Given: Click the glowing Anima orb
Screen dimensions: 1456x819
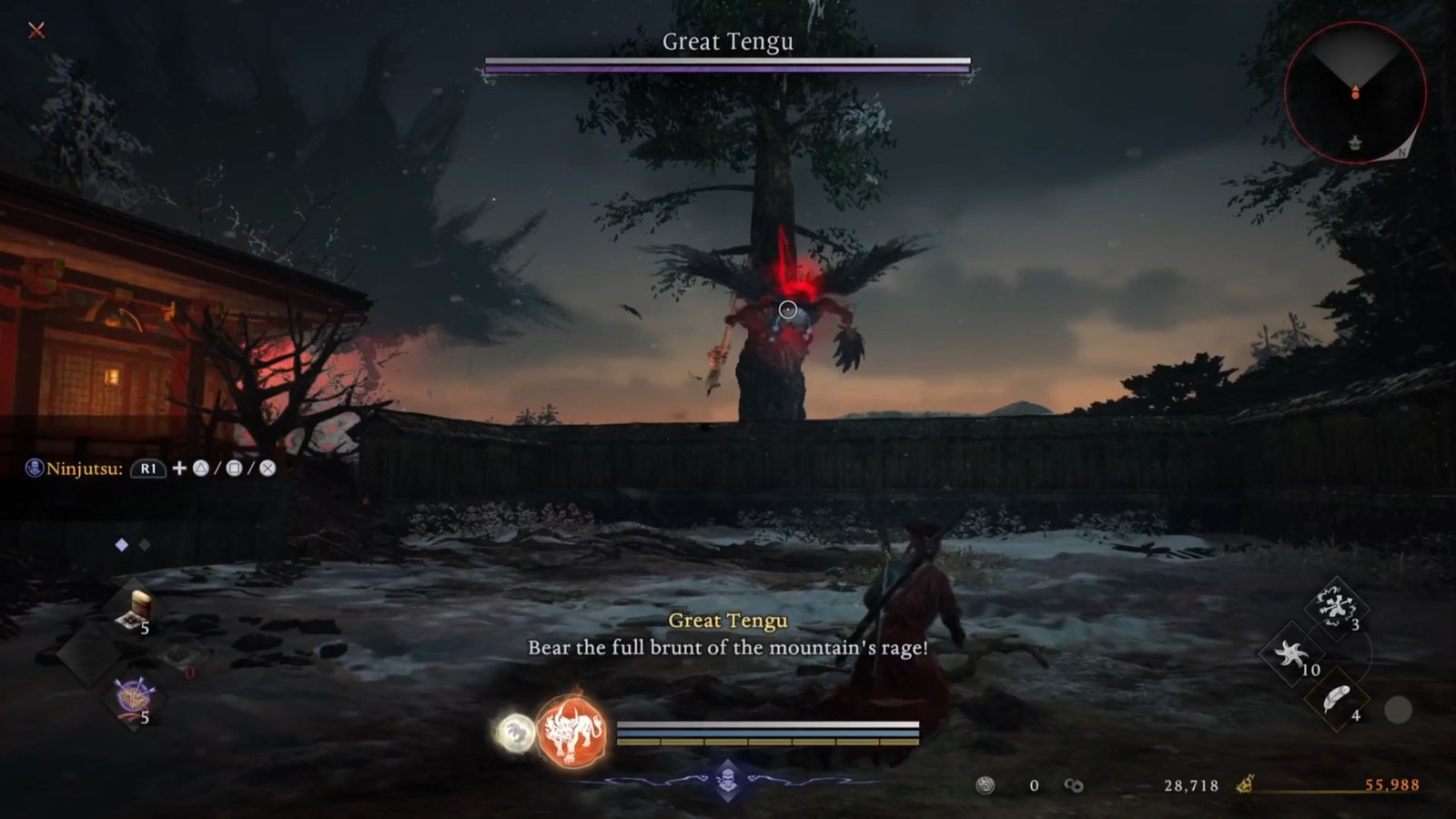Looking at the screenshot, I should tap(514, 733).
